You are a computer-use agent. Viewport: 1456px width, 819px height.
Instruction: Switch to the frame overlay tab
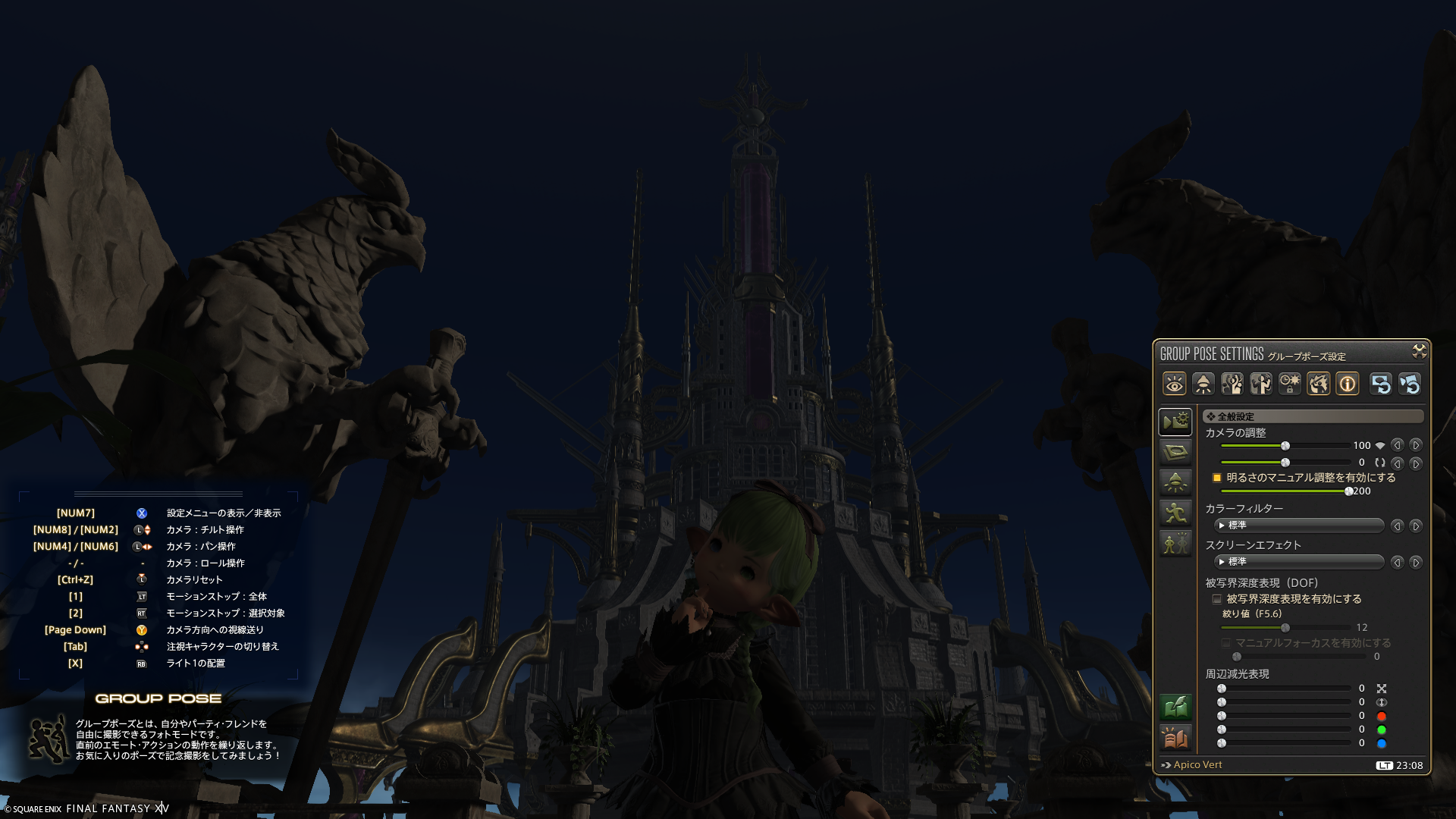(1175, 453)
